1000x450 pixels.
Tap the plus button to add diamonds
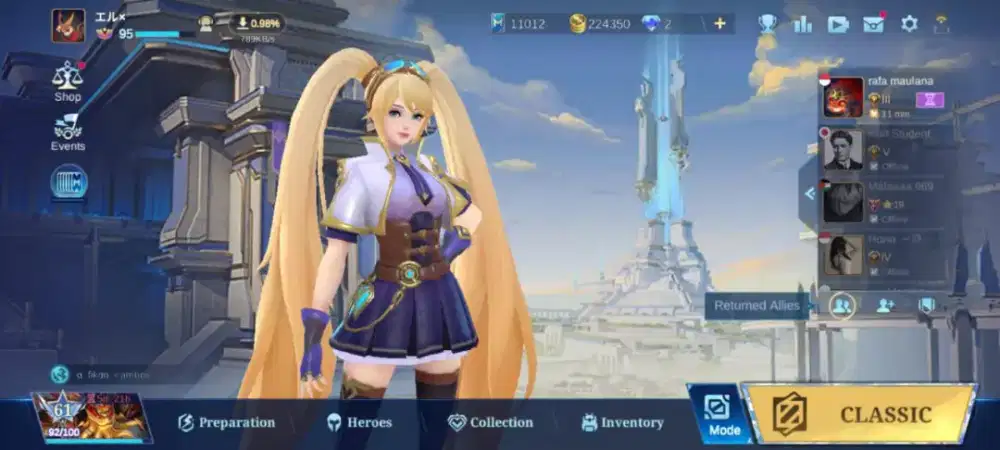click(x=720, y=24)
